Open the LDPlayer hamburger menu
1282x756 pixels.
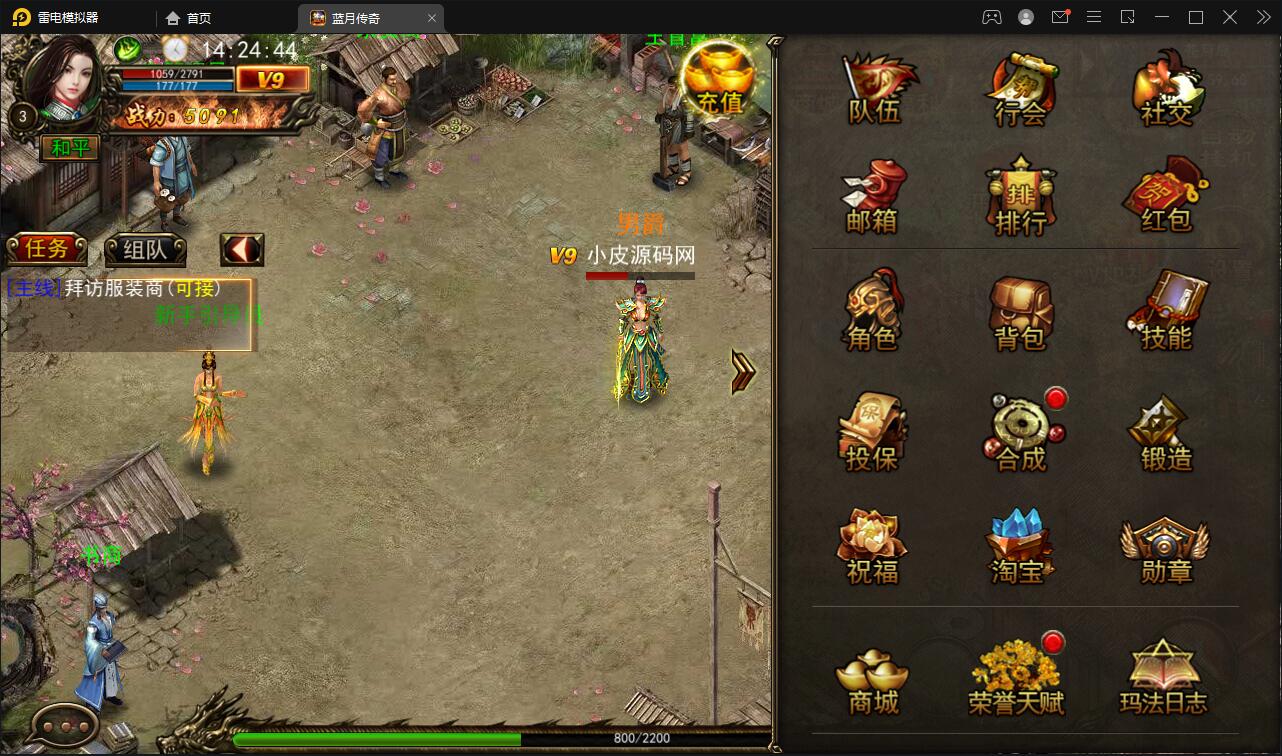pos(1094,17)
